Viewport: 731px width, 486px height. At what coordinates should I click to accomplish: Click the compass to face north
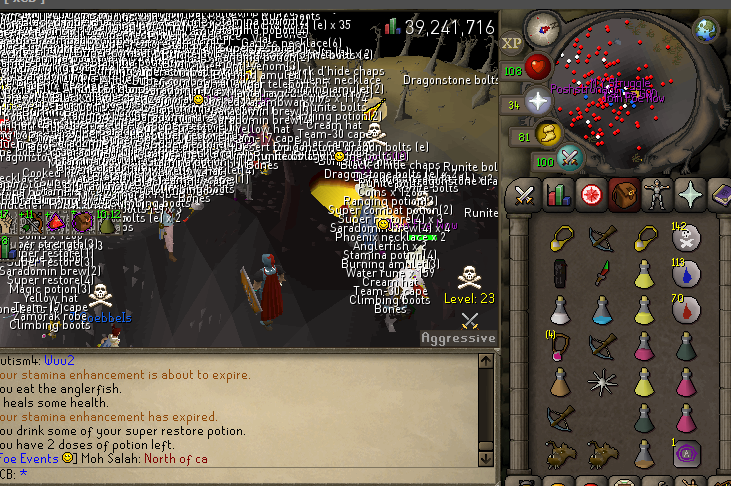point(541,27)
